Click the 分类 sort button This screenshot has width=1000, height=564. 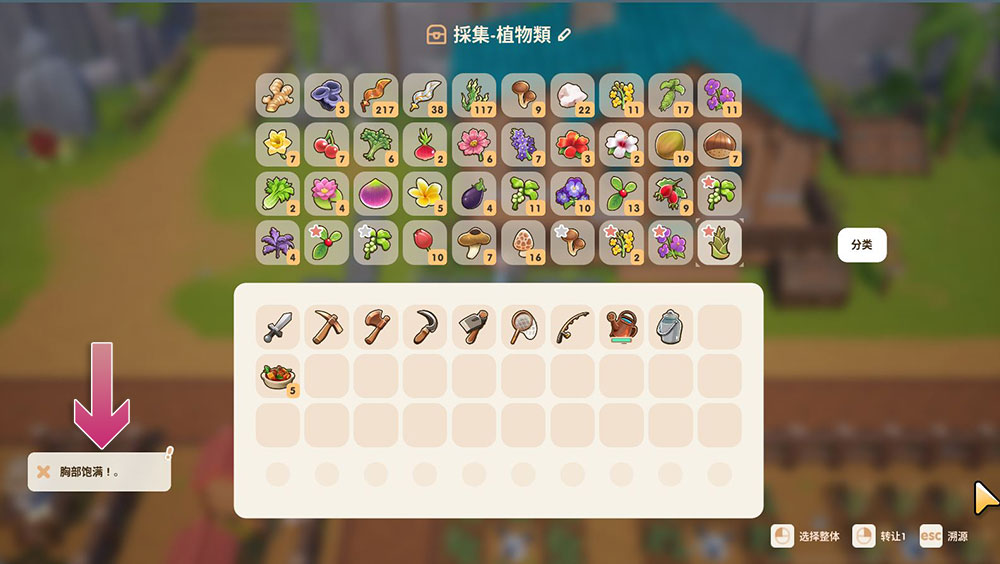[861, 245]
